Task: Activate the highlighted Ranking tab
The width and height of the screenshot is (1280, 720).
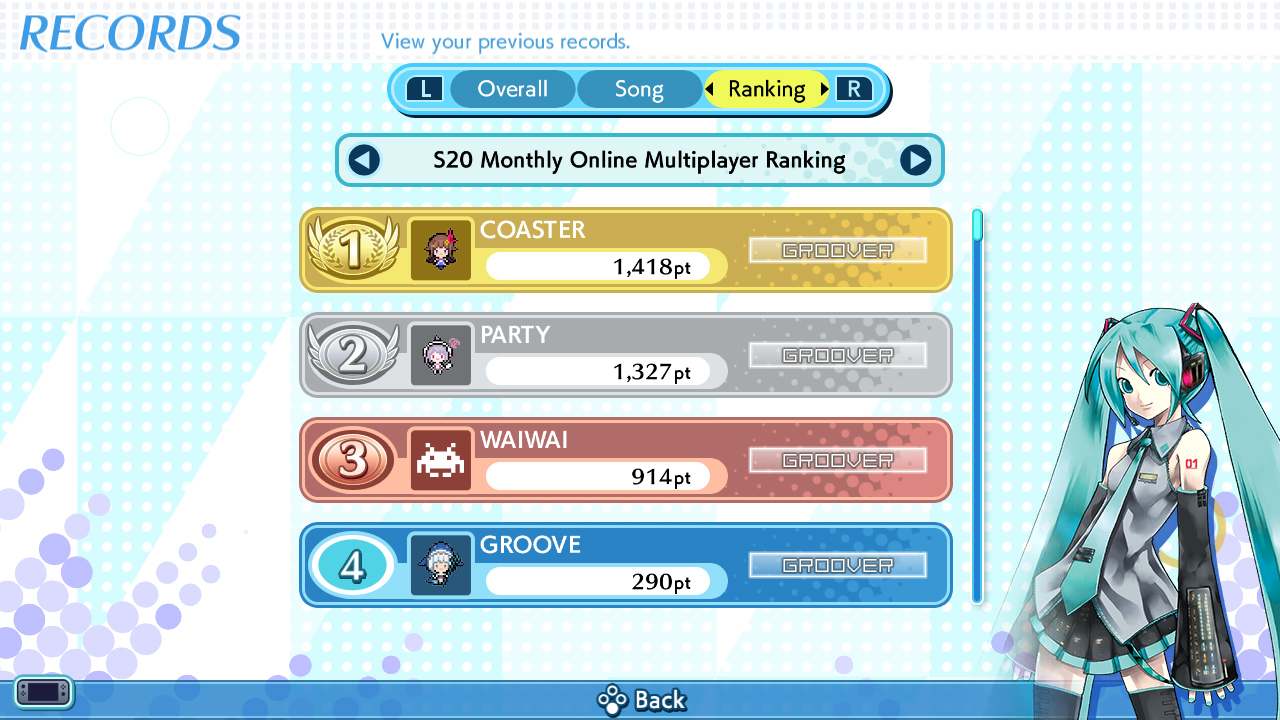Action: click(x=766, y=89)
